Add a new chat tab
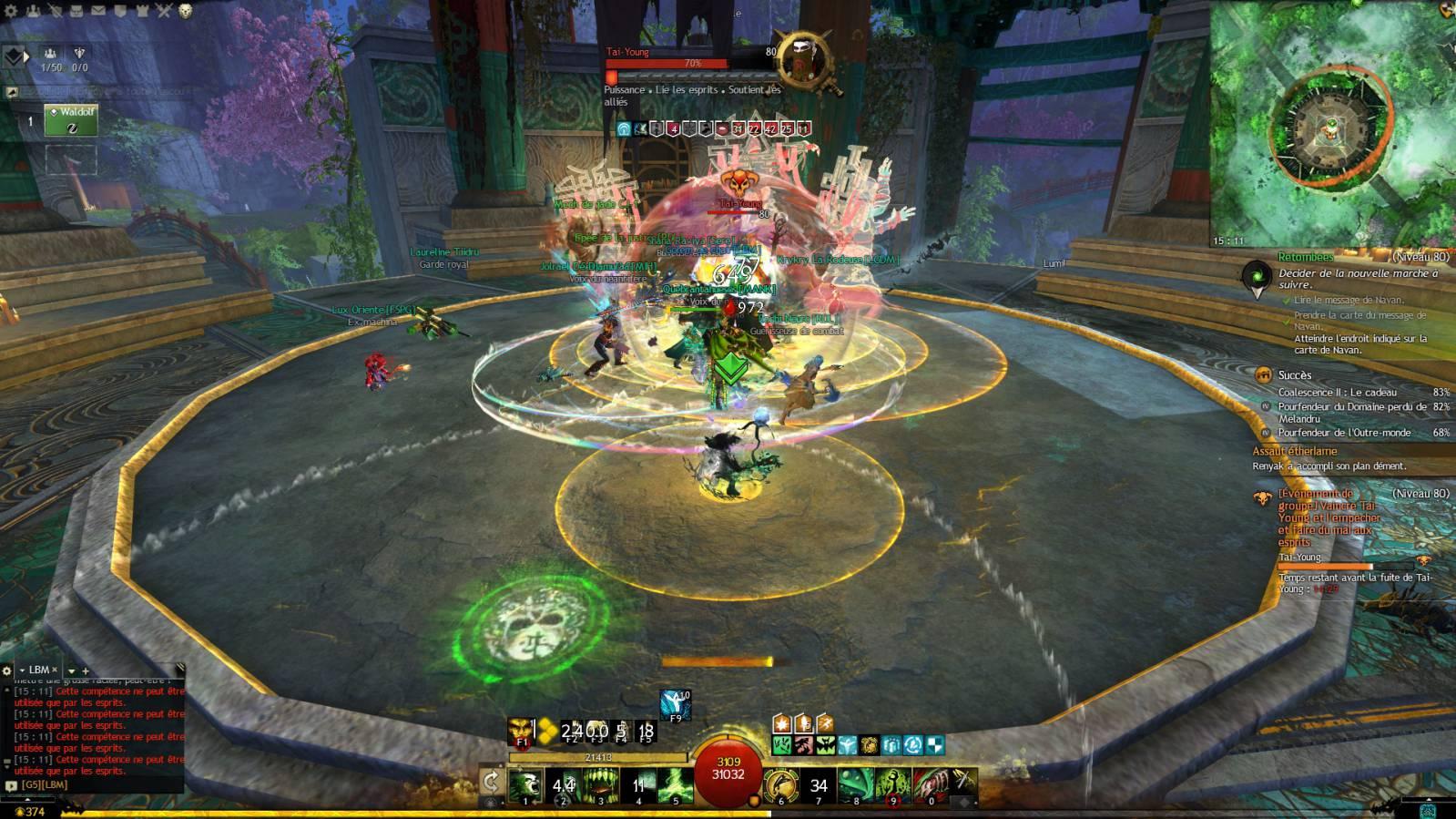Viewport: 1456px width, 819px height. click(x=86, y=671)
